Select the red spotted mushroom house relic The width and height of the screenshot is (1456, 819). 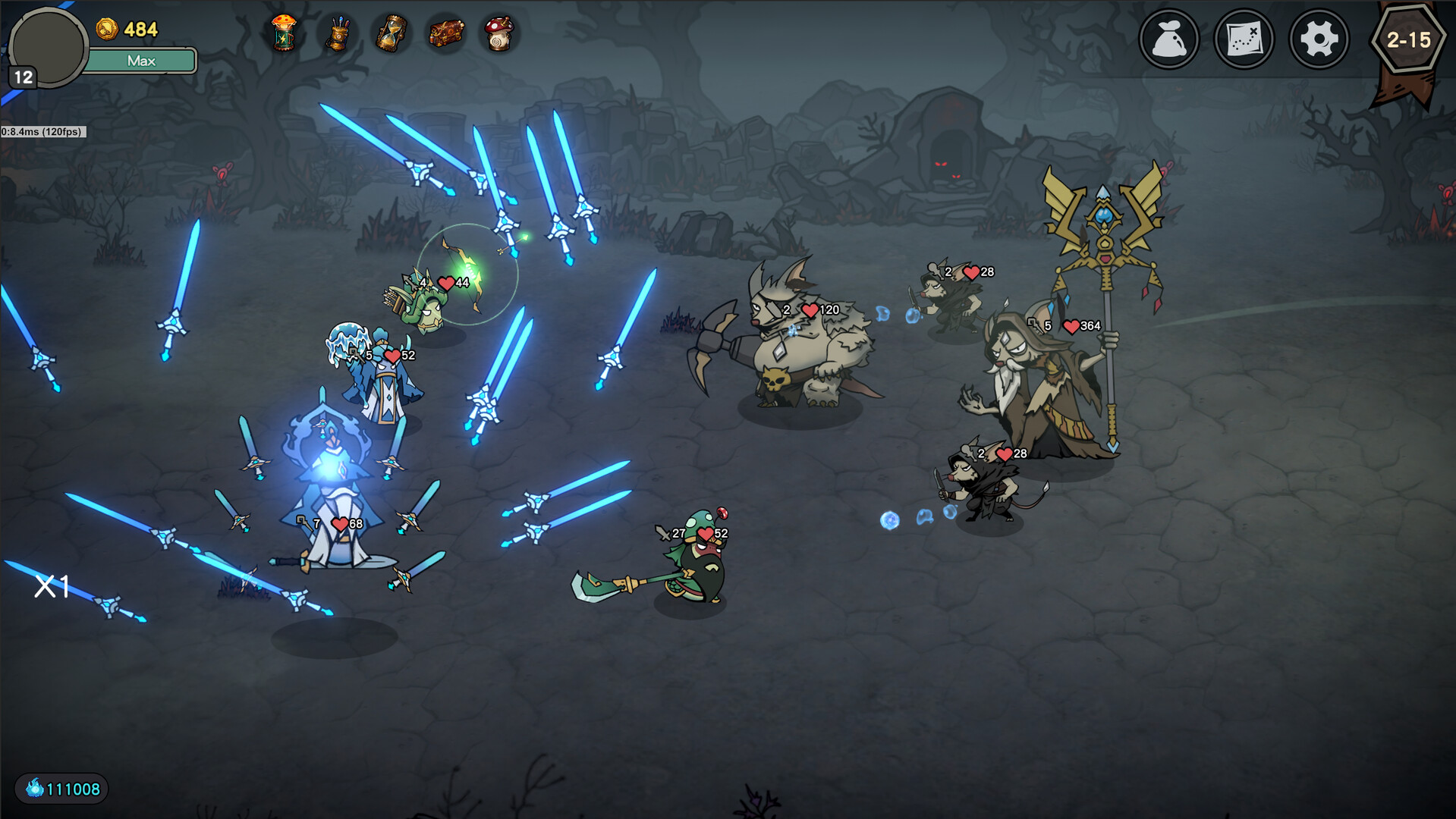coord(499,34)
